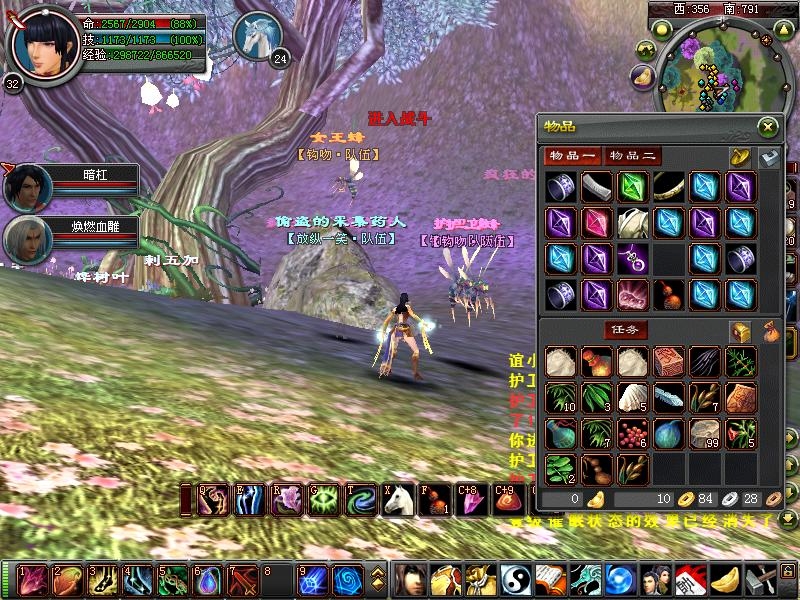Select the white robe inventory item
Image resolution: width=800 pixels, height=600 pixels.
click(632, 222)
